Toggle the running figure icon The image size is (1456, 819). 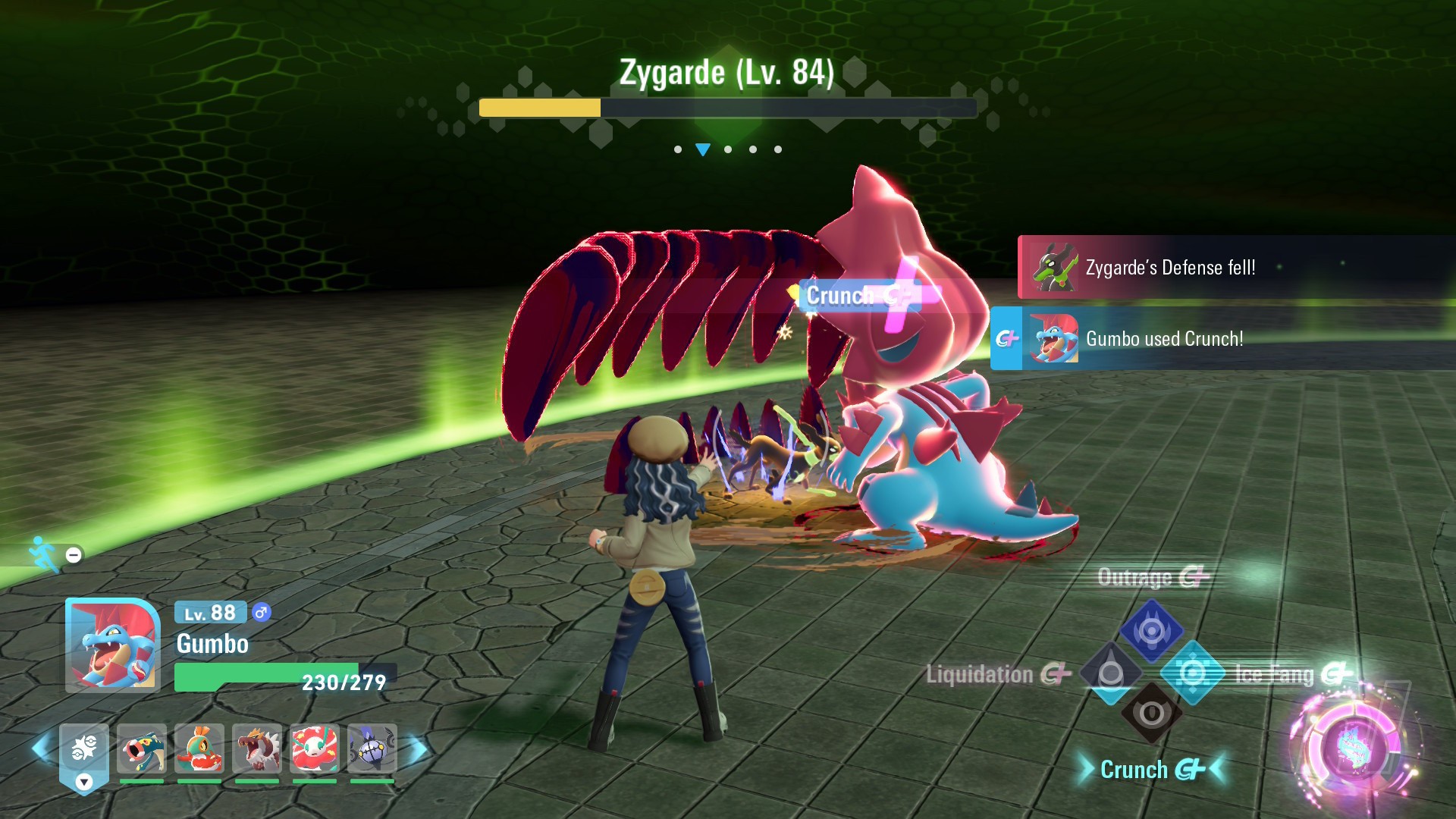coord(45,554)
